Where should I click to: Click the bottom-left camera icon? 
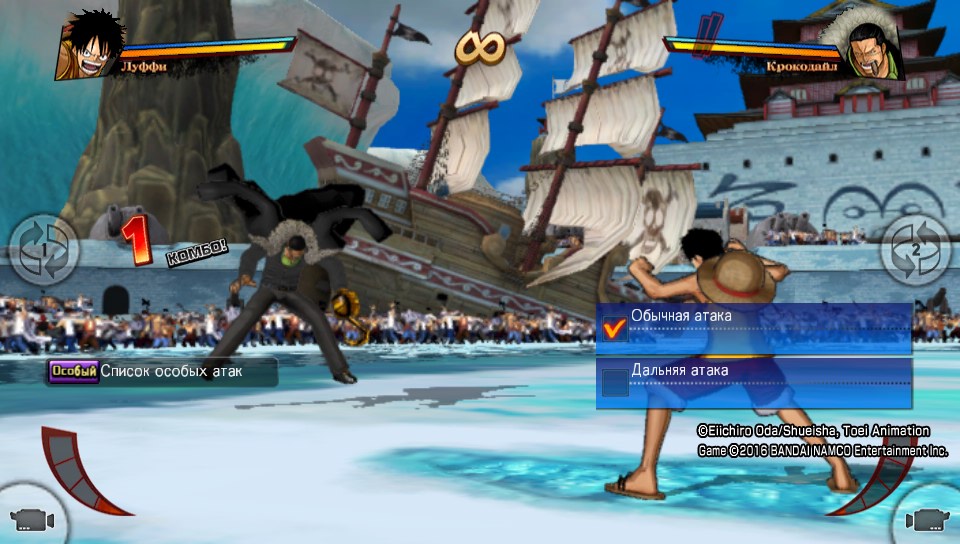[30, 519]
